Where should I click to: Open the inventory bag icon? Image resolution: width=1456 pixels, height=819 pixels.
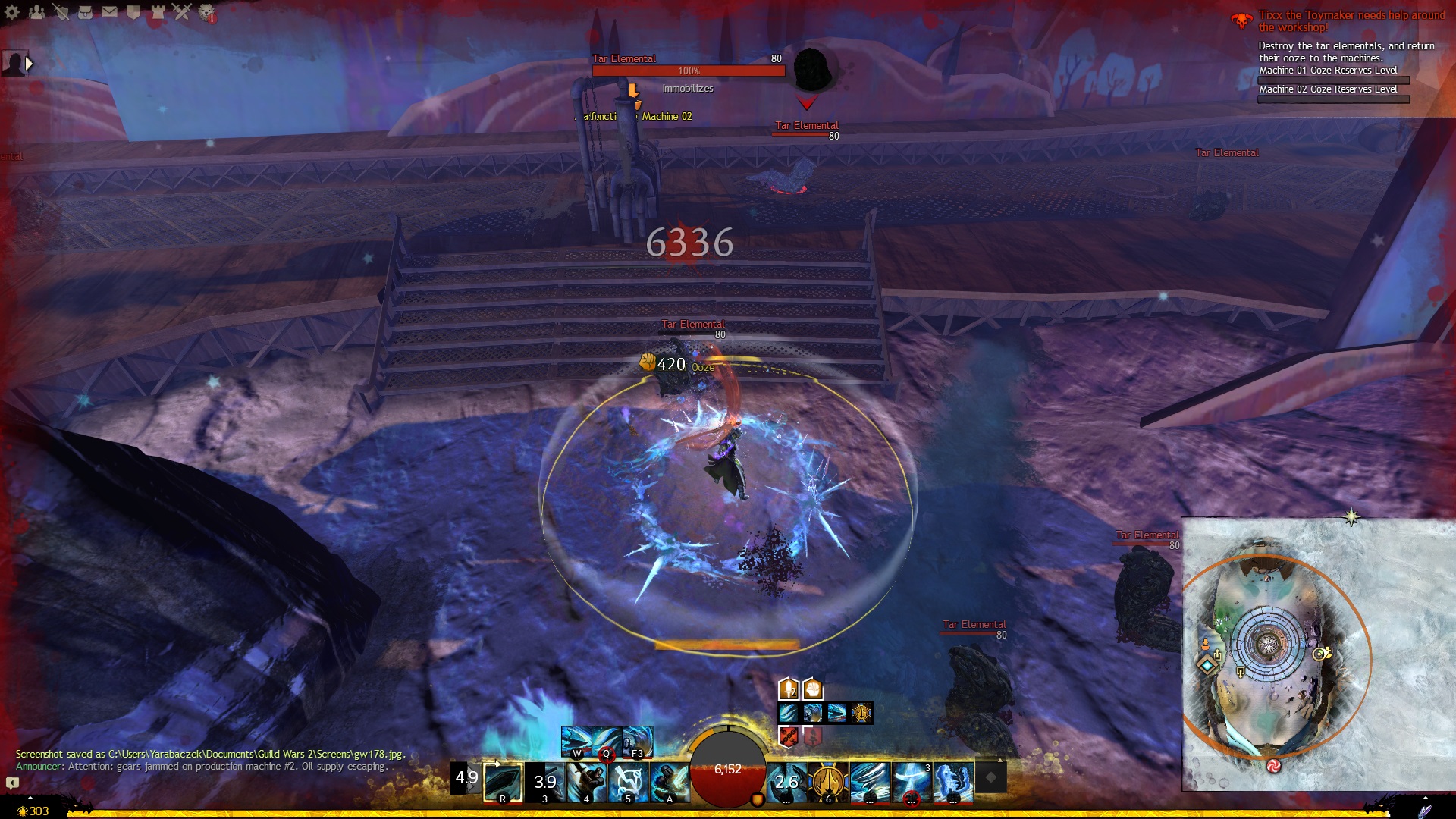(x=85, y=12)
